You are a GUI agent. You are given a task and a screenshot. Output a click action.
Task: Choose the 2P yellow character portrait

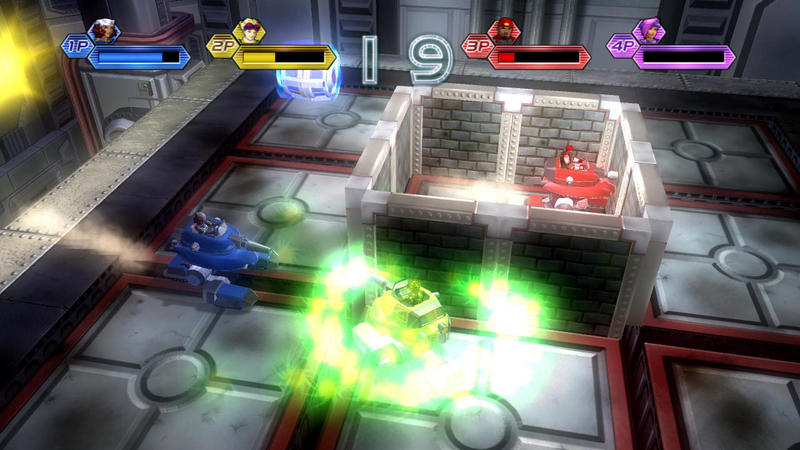[x=249, y=31]
